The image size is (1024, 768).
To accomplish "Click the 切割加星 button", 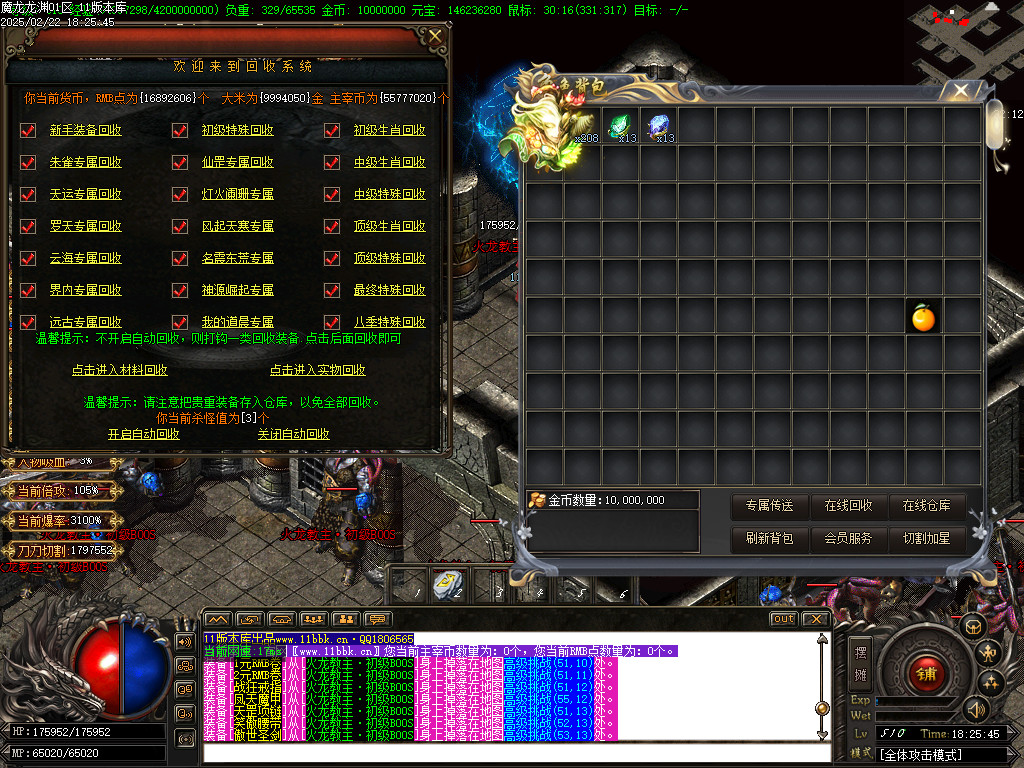I will pos(927,538).
